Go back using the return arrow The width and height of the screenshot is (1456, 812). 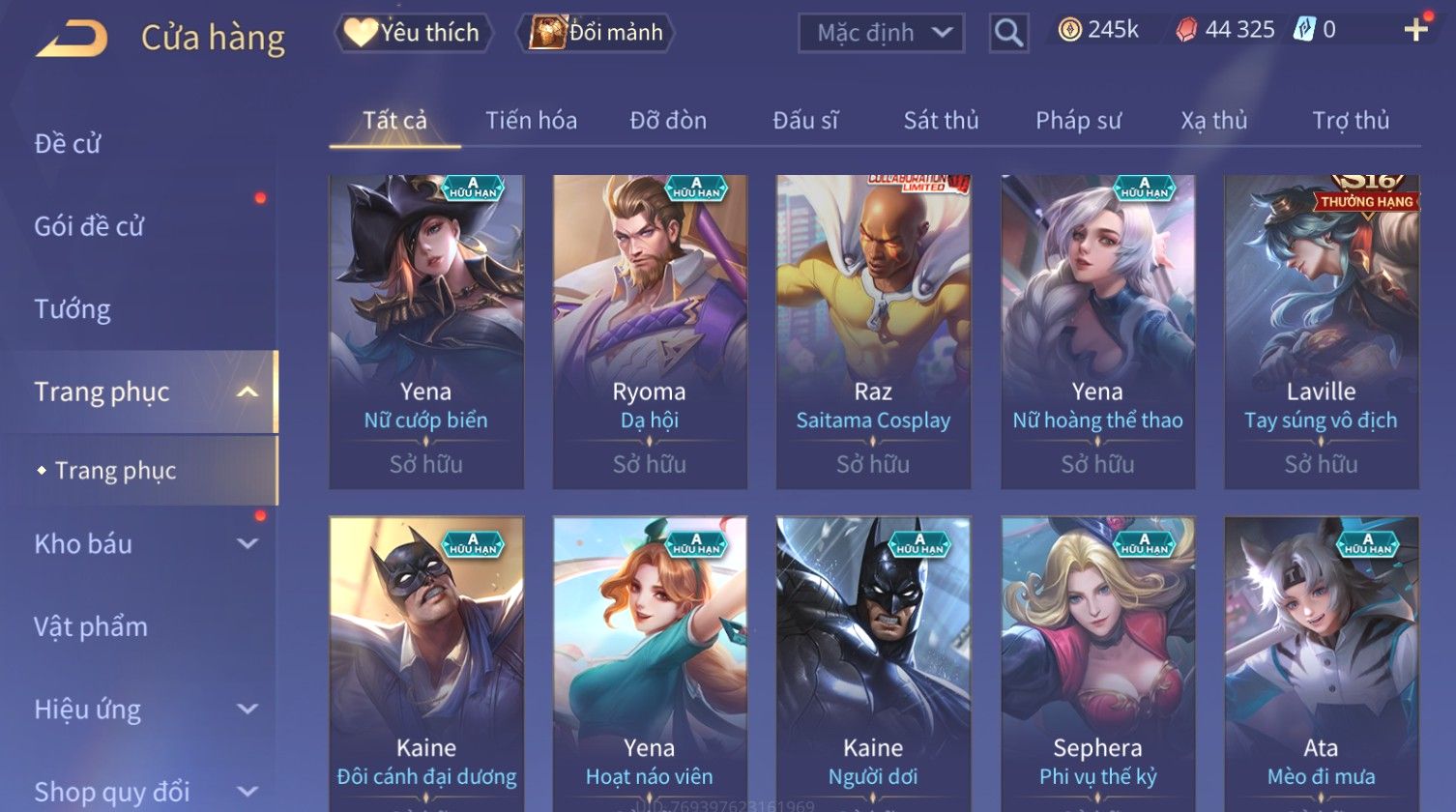pos(73,39)
